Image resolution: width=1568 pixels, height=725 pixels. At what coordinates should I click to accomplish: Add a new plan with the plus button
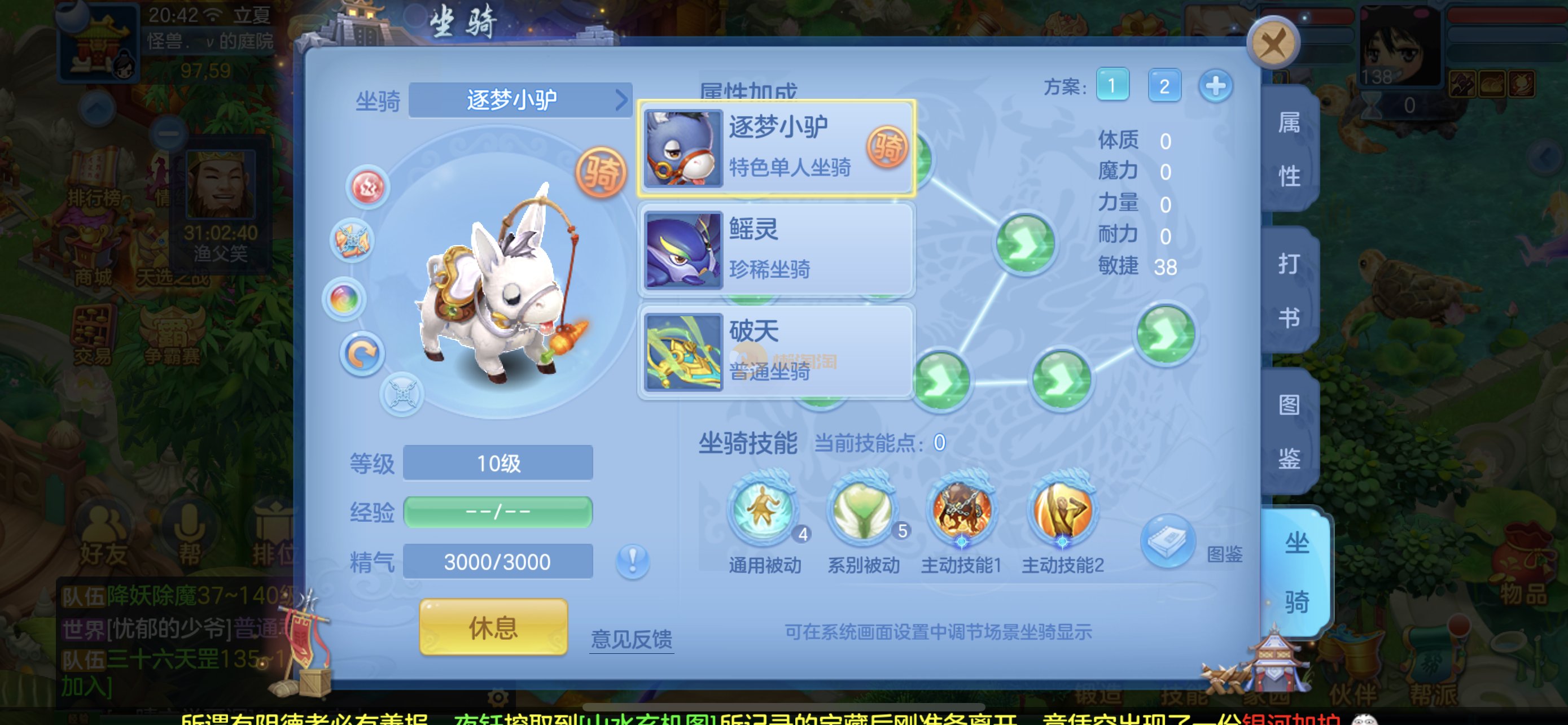pos(1216,86)
